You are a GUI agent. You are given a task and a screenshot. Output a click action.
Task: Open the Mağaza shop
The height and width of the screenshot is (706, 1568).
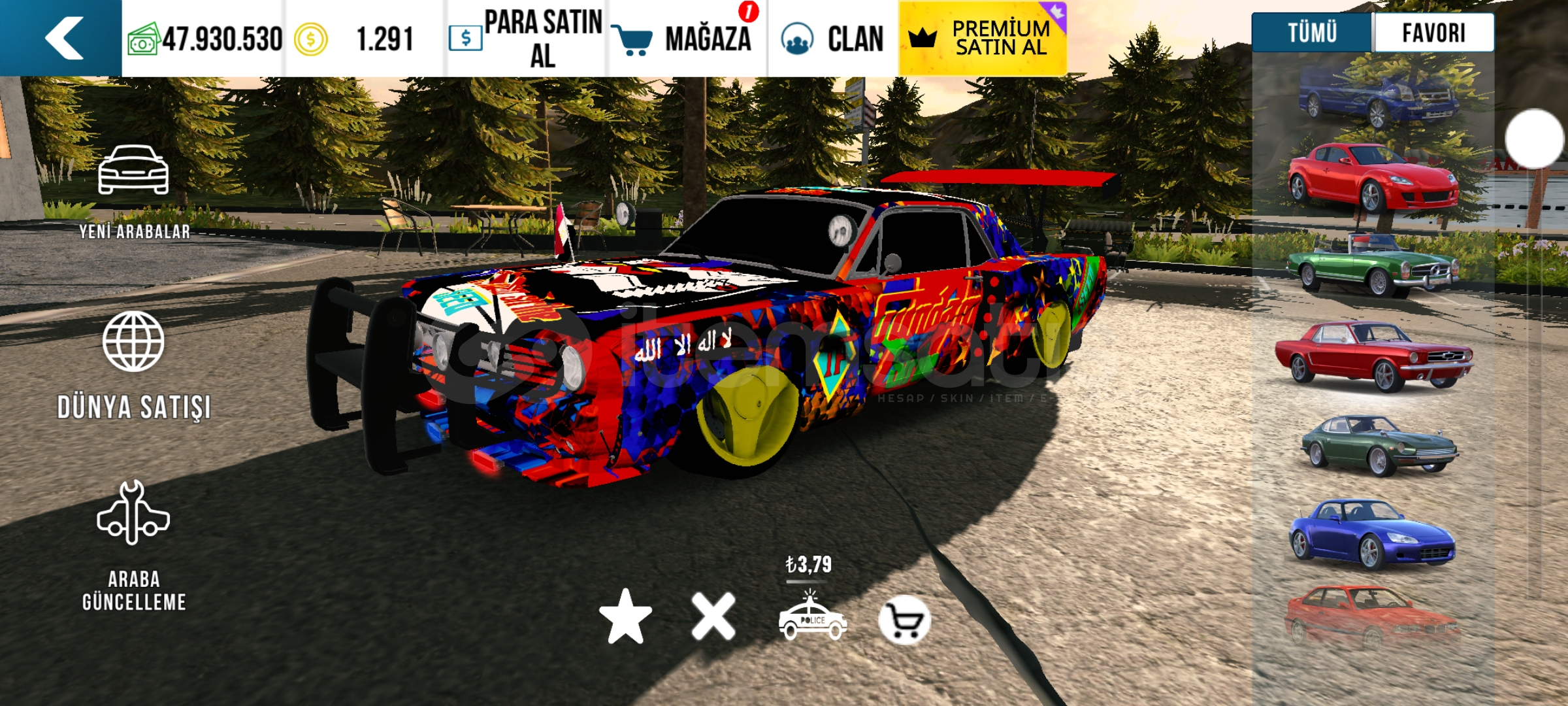686,39
